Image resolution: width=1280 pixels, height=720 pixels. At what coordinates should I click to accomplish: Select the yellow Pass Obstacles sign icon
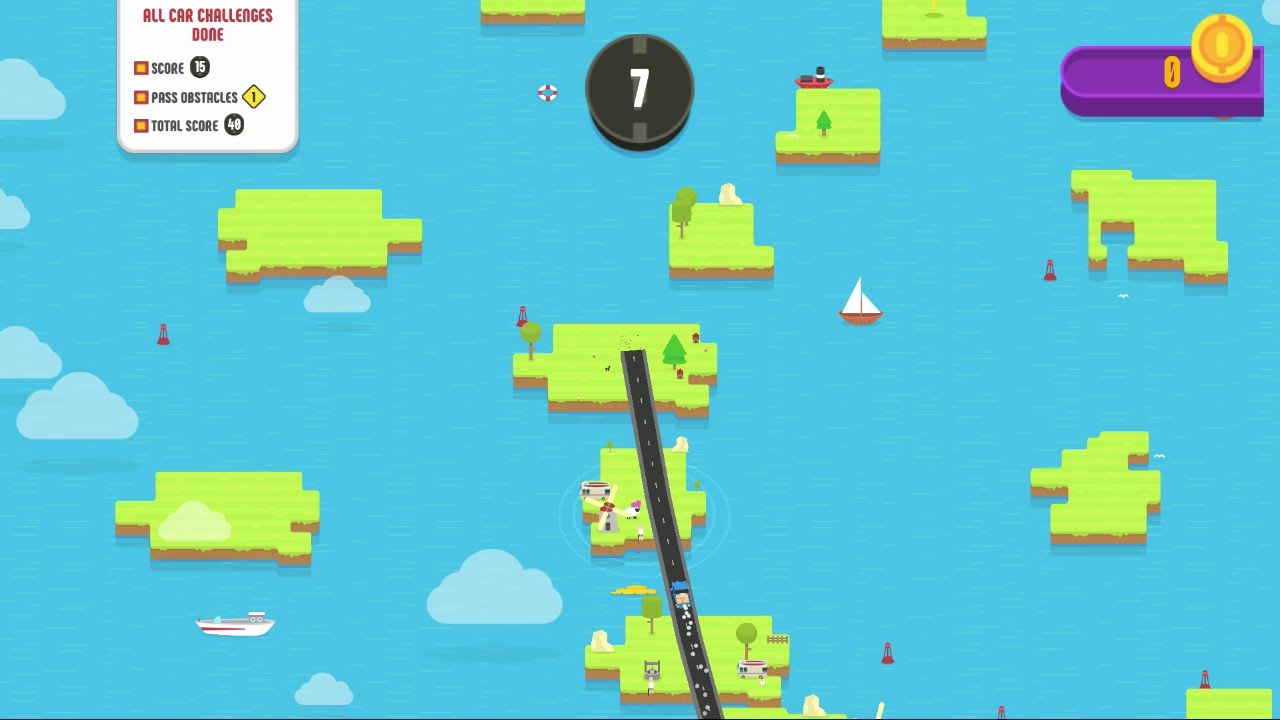pos(253,97)
